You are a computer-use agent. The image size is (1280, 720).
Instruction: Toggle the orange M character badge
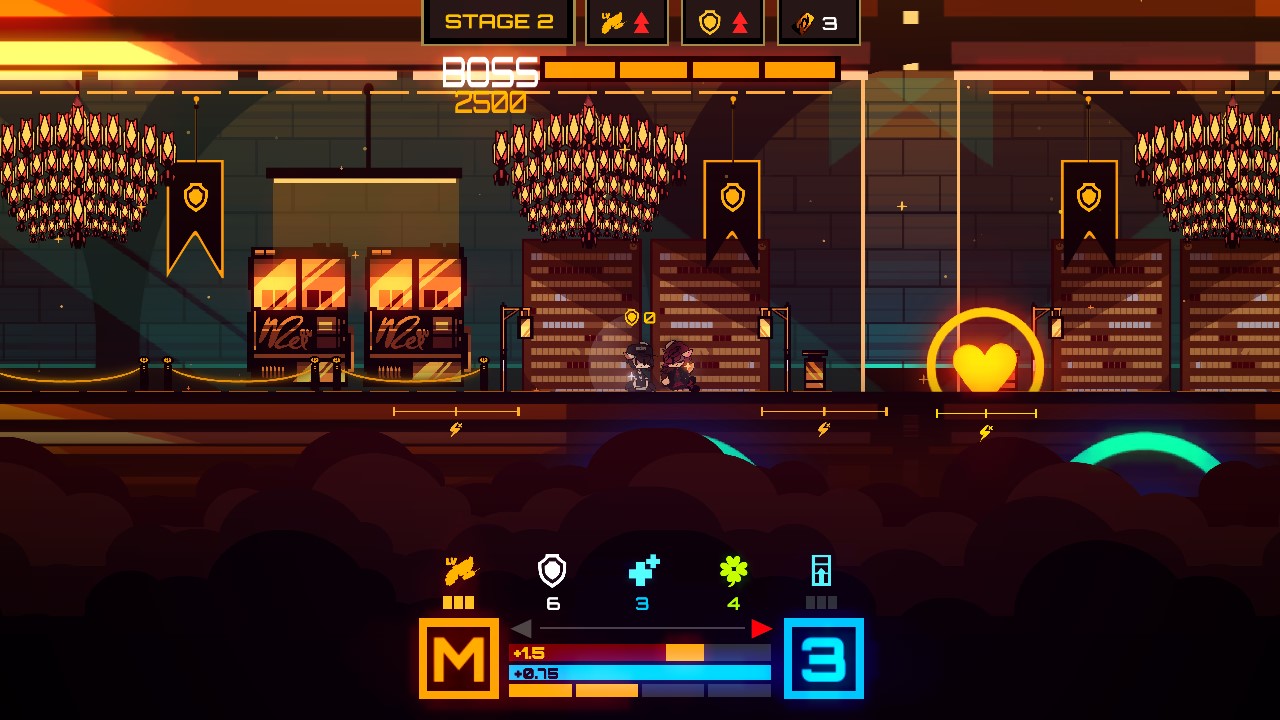tap(459, 658)
